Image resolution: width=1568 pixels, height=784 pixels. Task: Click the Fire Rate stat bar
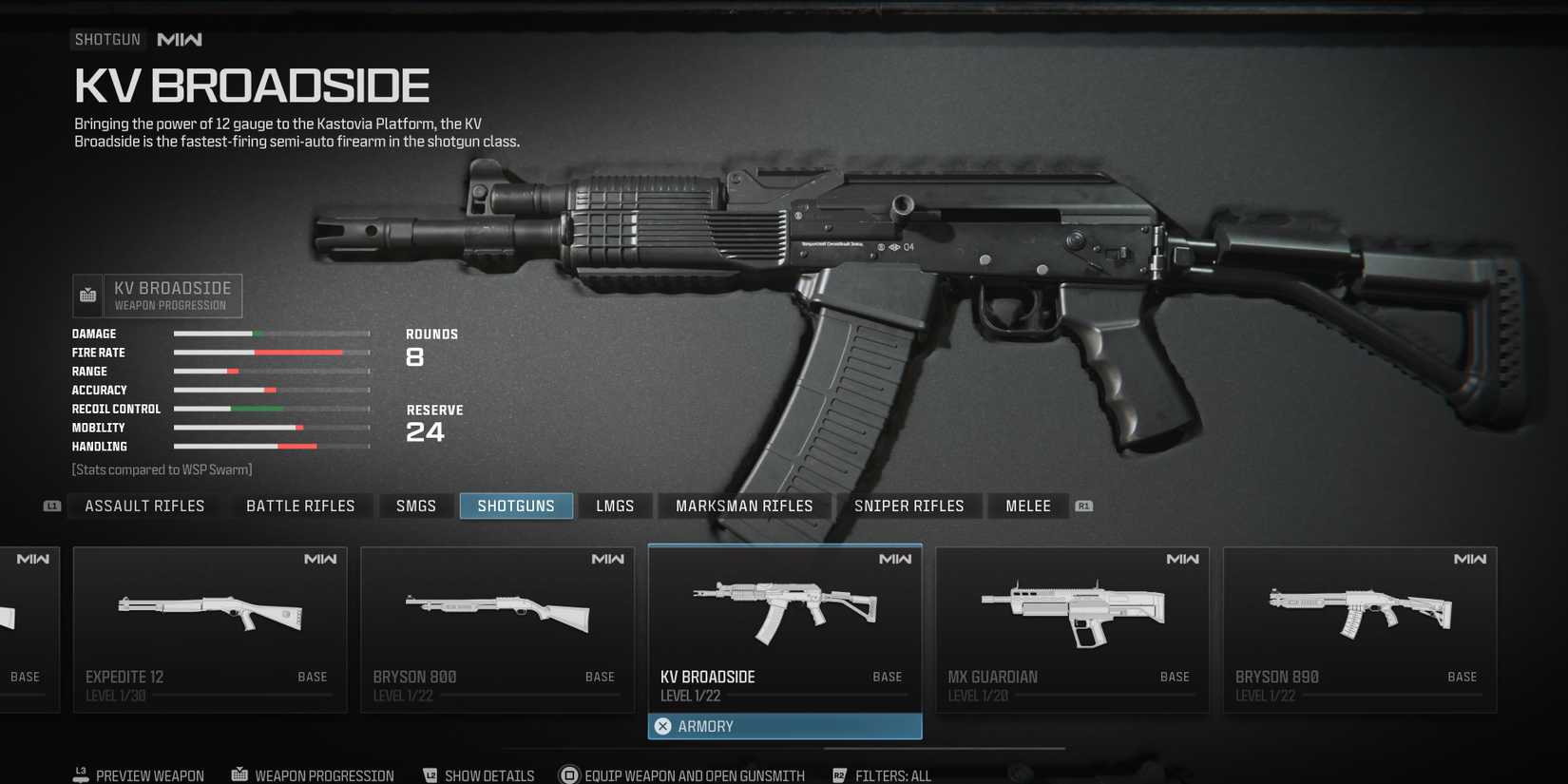[270, 352]
